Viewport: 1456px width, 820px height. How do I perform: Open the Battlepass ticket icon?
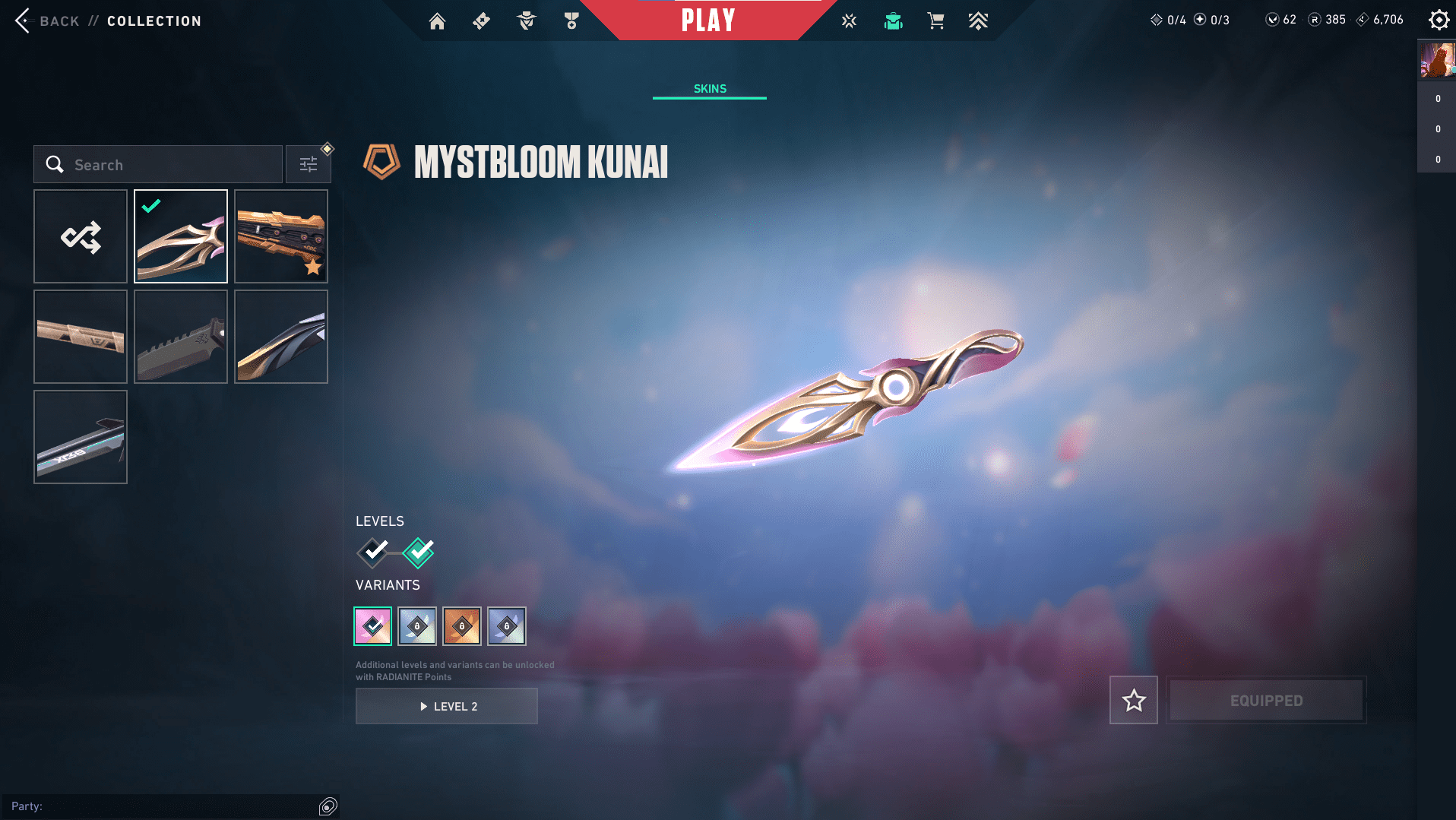click(480, 21)
